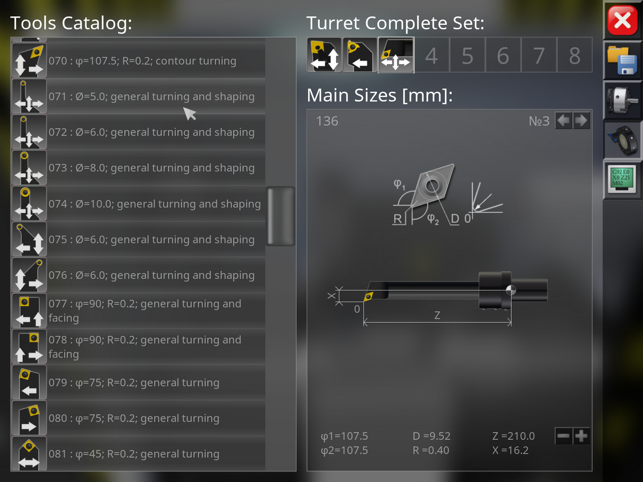This screenshot has height=482, width=643.
Task: Open the green CNC program screen icon
Action: [x=624, y=181]
